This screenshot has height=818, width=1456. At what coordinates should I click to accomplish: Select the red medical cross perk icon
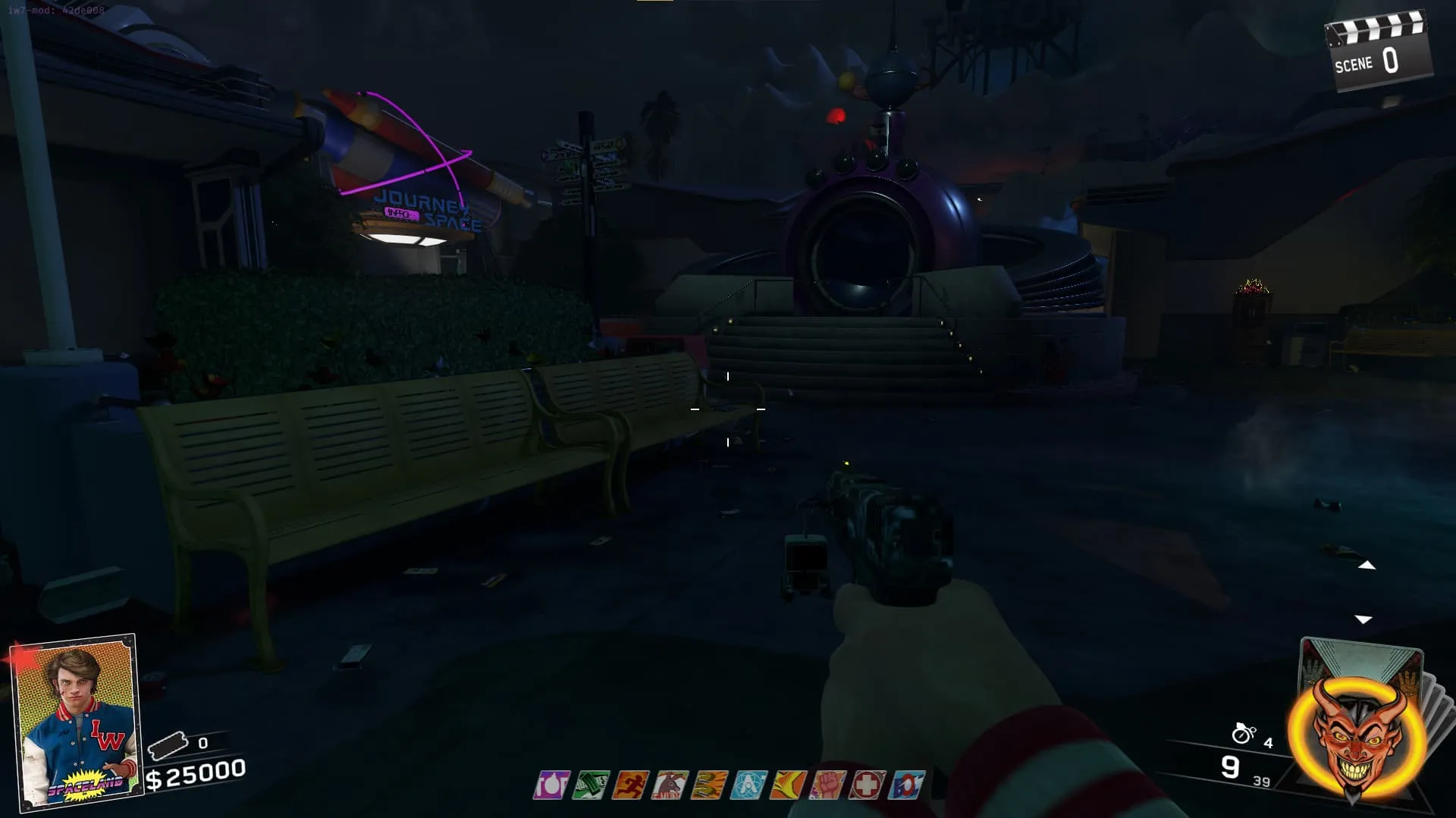[x=867, y=785]
